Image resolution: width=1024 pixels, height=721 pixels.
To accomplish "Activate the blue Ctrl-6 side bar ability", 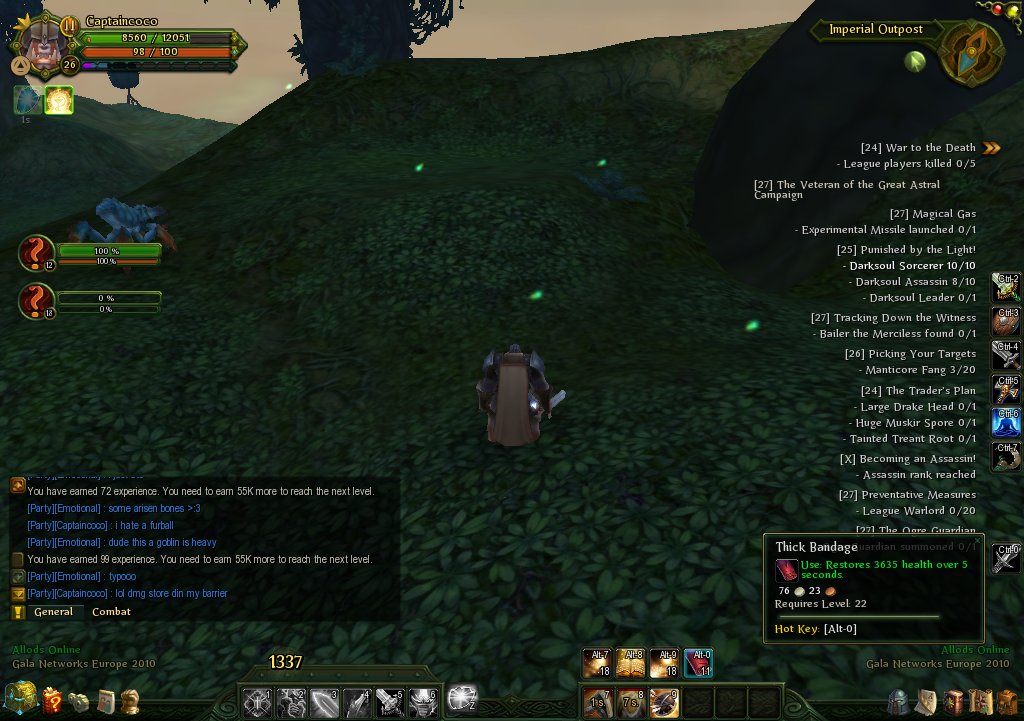I will [x=1005, y=422].
